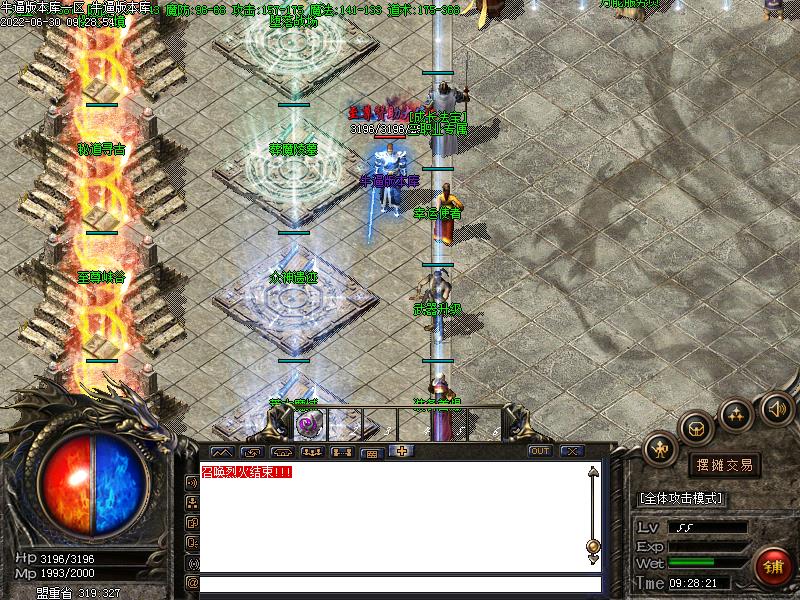
Task: Click the X button above the chat
Action: [x=572, y=451]
